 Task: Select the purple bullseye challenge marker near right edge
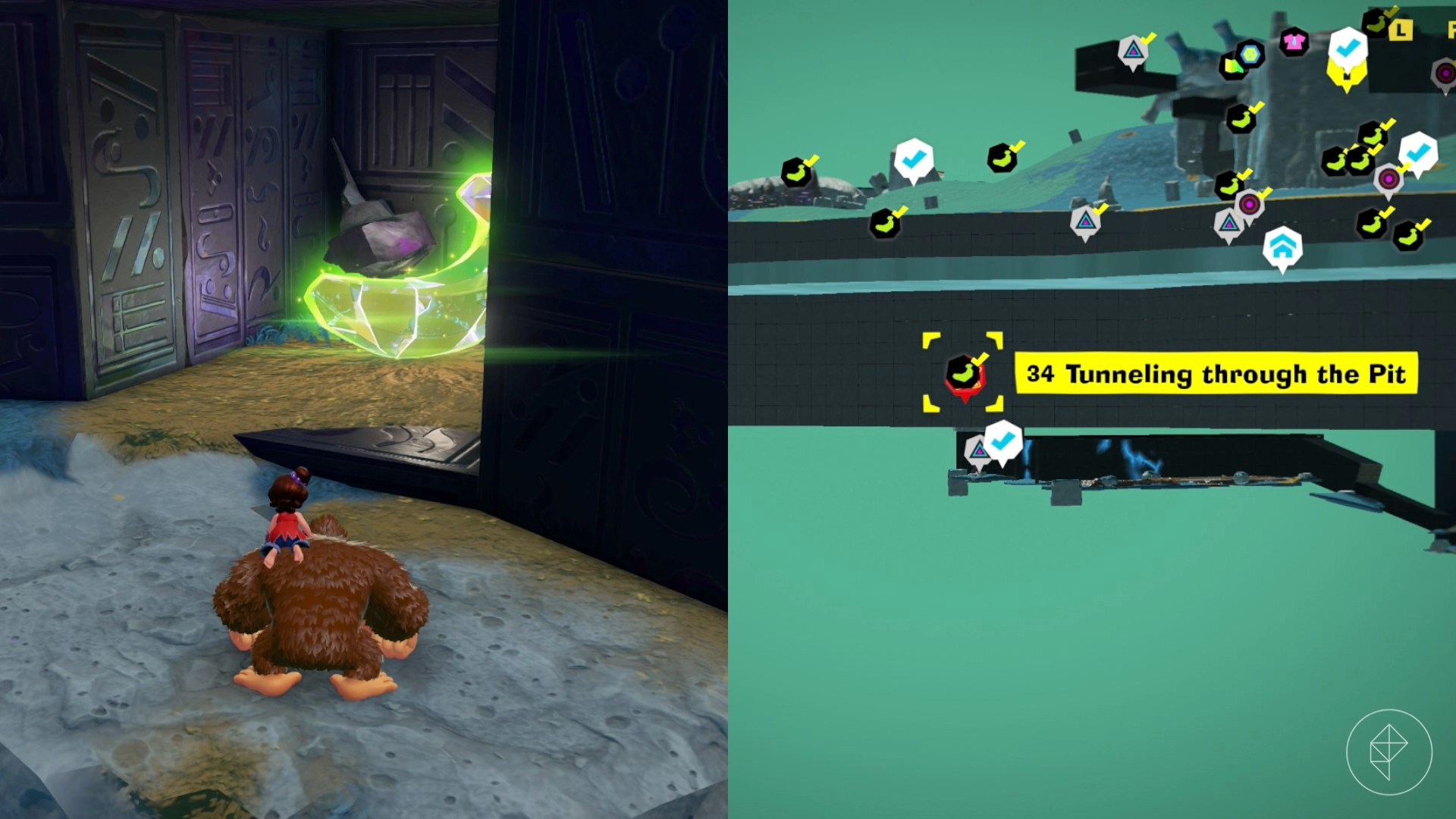point(1445,74)
